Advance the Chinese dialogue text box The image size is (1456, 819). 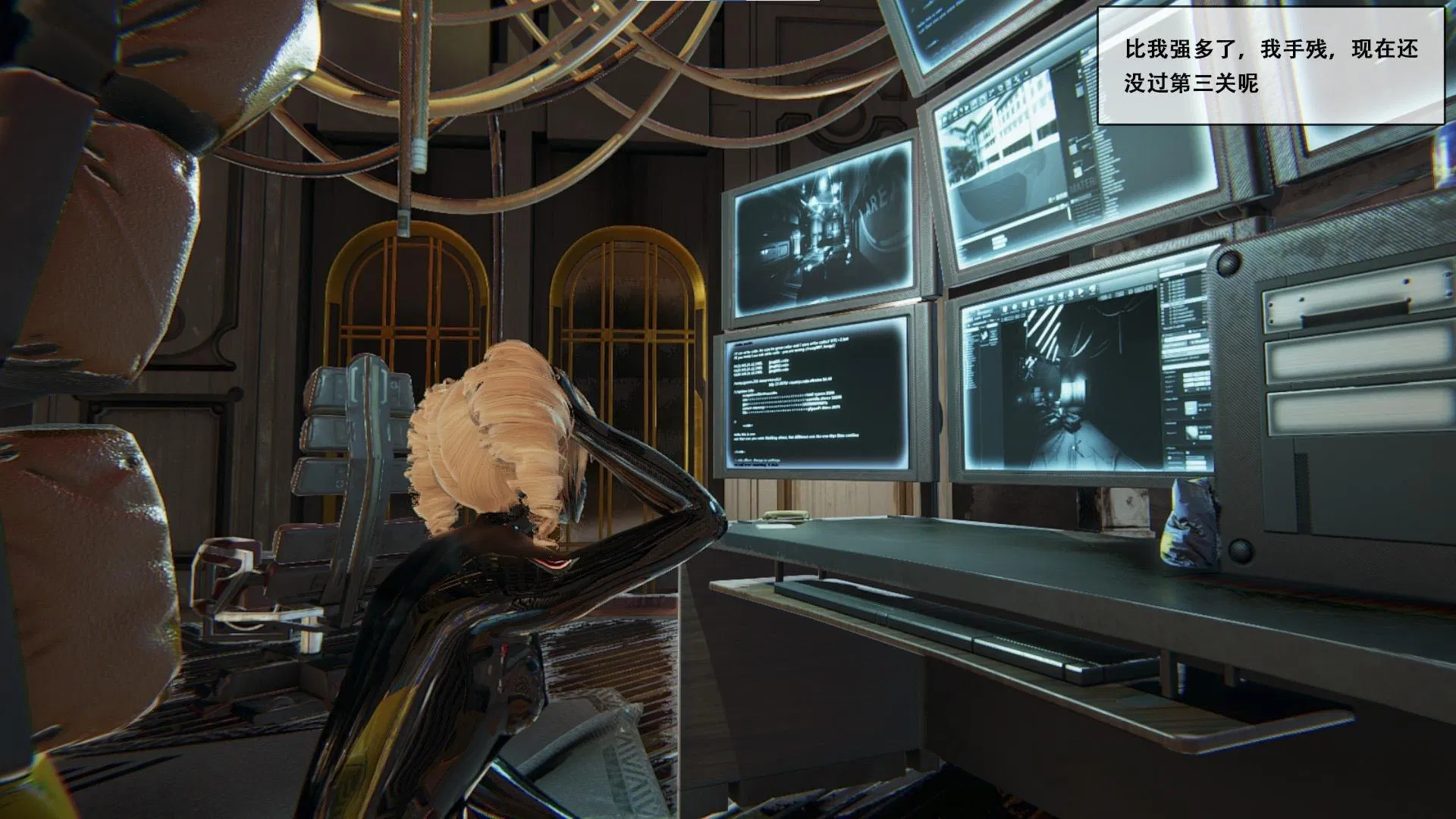1270,66
